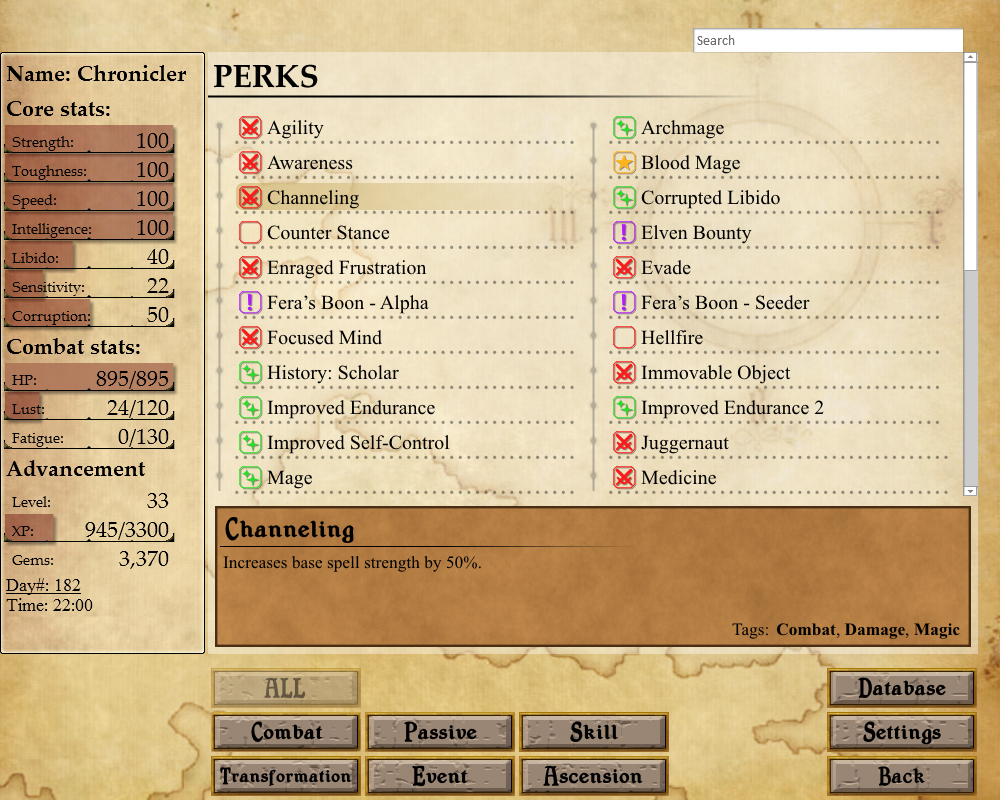
Task: Select the Elven Bounty perk
Action: (x=695, y=233)
